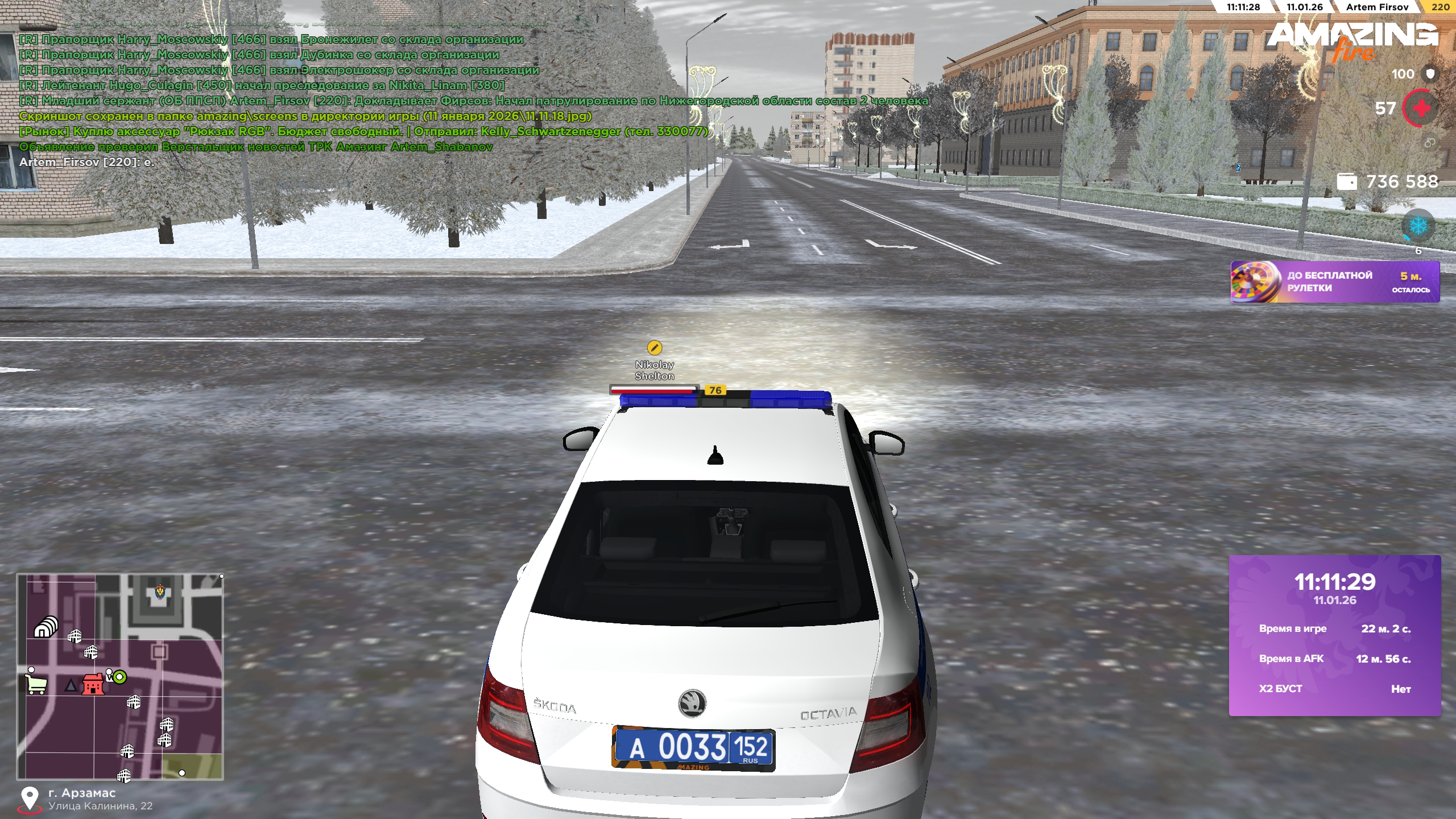
Task: Click the purple playtime statistics panel
Action: [1334, 635]
